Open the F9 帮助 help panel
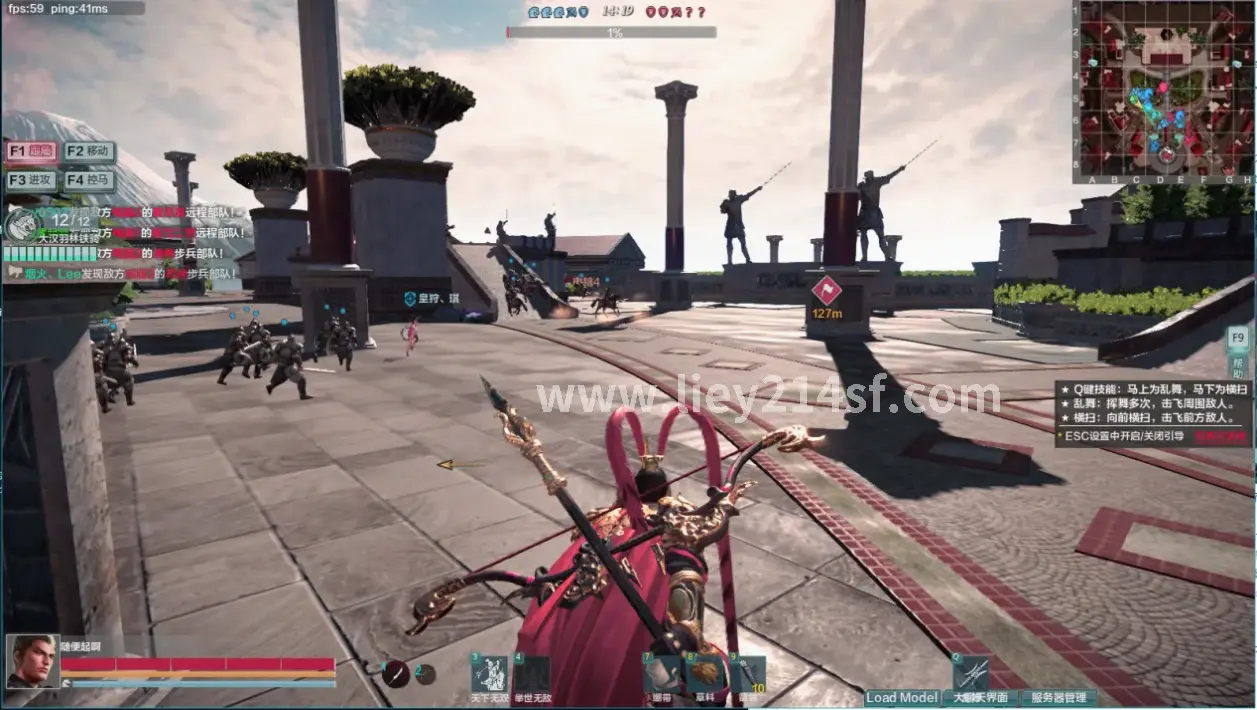Image resolution: width=1257 pixels, height=710 pixels. point(1238,349)
